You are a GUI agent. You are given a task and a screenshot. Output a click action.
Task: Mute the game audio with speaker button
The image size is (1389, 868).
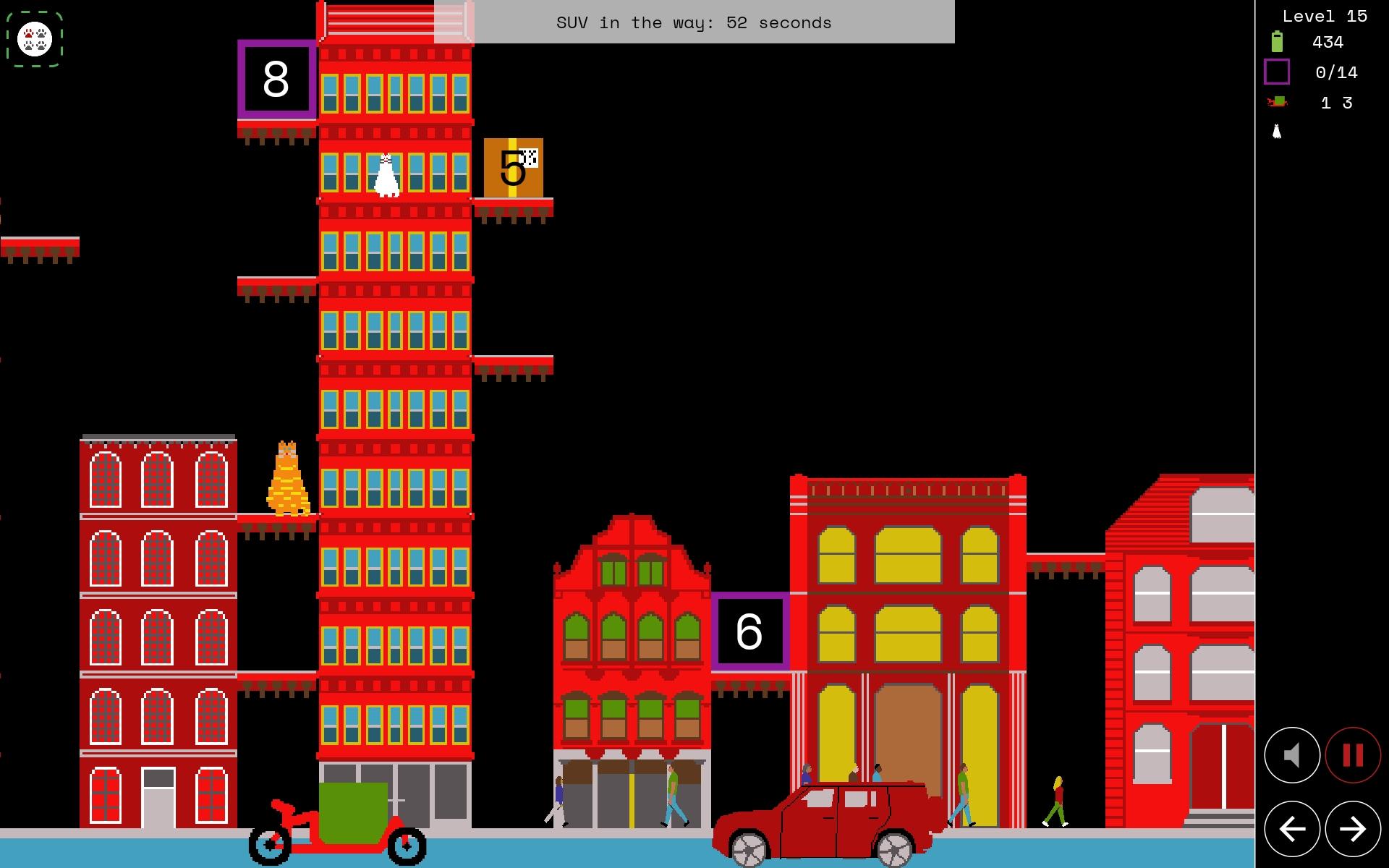(1291, 755)
